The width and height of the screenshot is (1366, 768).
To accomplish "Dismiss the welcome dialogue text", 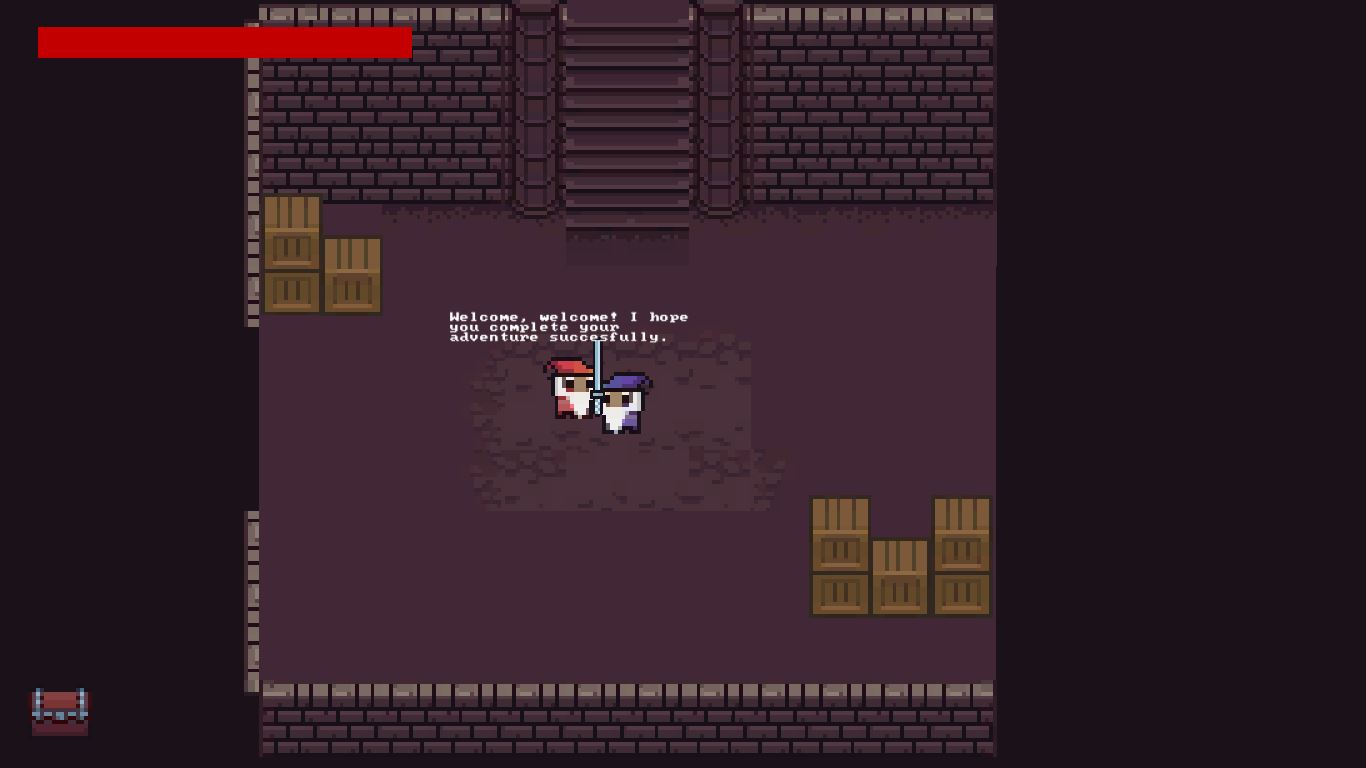I will point(568,327).
